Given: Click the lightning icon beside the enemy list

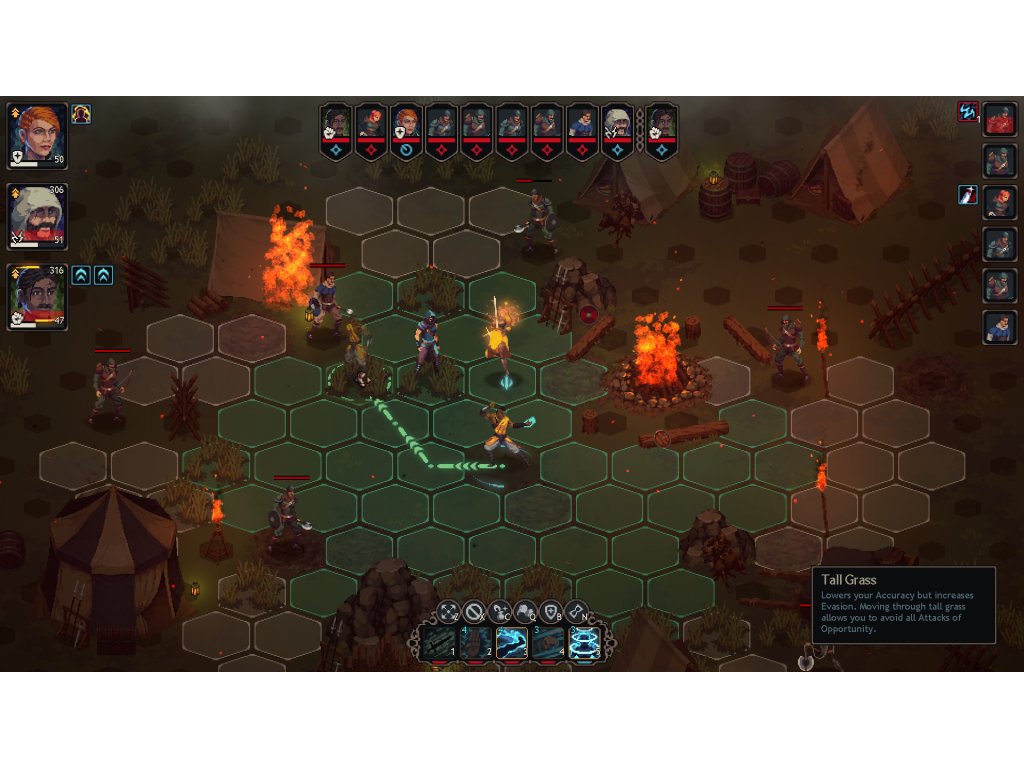Looking at the screenshot, I should pos(967,111).
